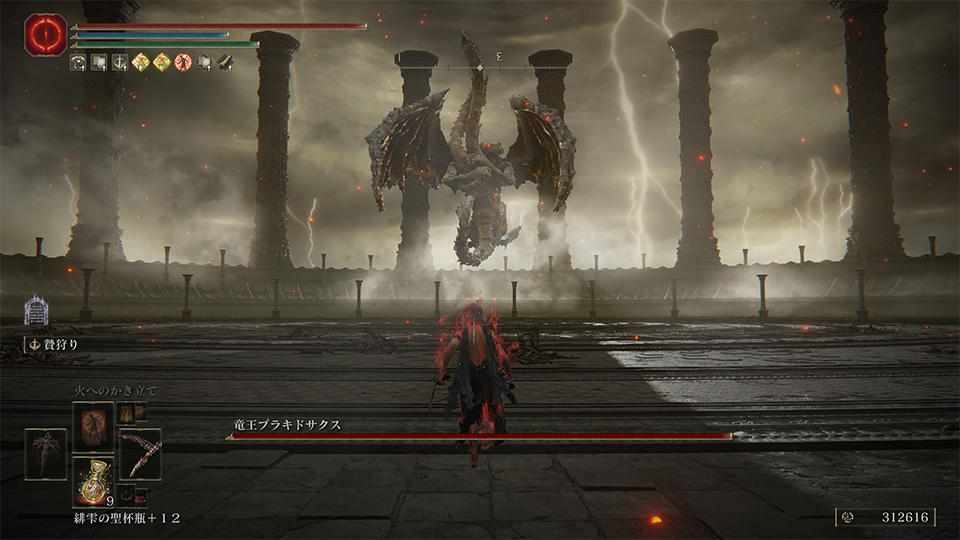The height and width of the screenshot is (540, 960).
Task: Select the armor buff status icon
Action: click(x=77, y=62)
